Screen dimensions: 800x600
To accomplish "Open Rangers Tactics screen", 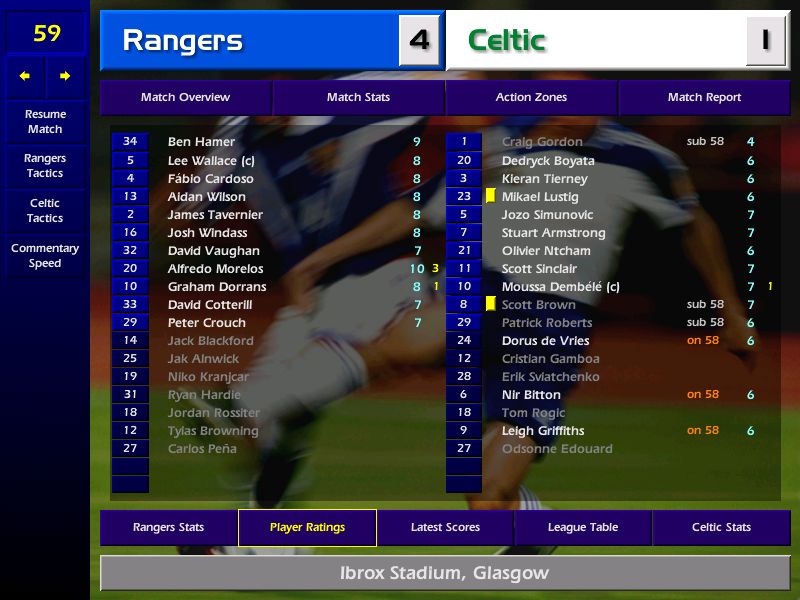I will [45, 166].
